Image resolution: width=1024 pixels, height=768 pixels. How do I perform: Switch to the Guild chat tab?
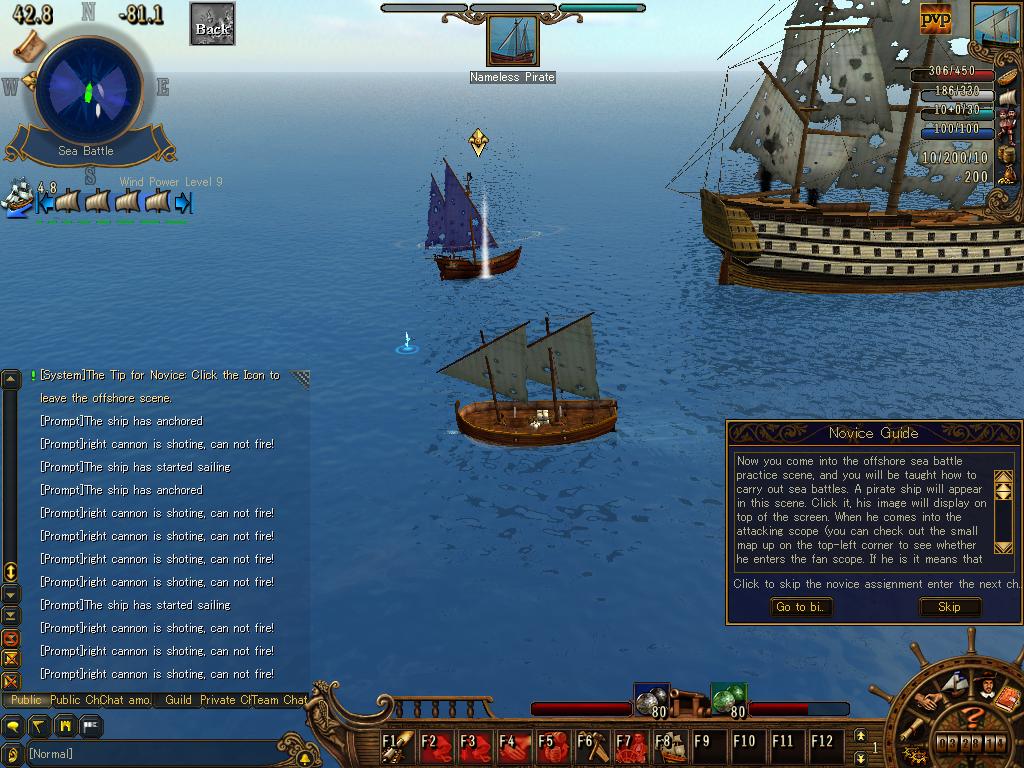178,700
